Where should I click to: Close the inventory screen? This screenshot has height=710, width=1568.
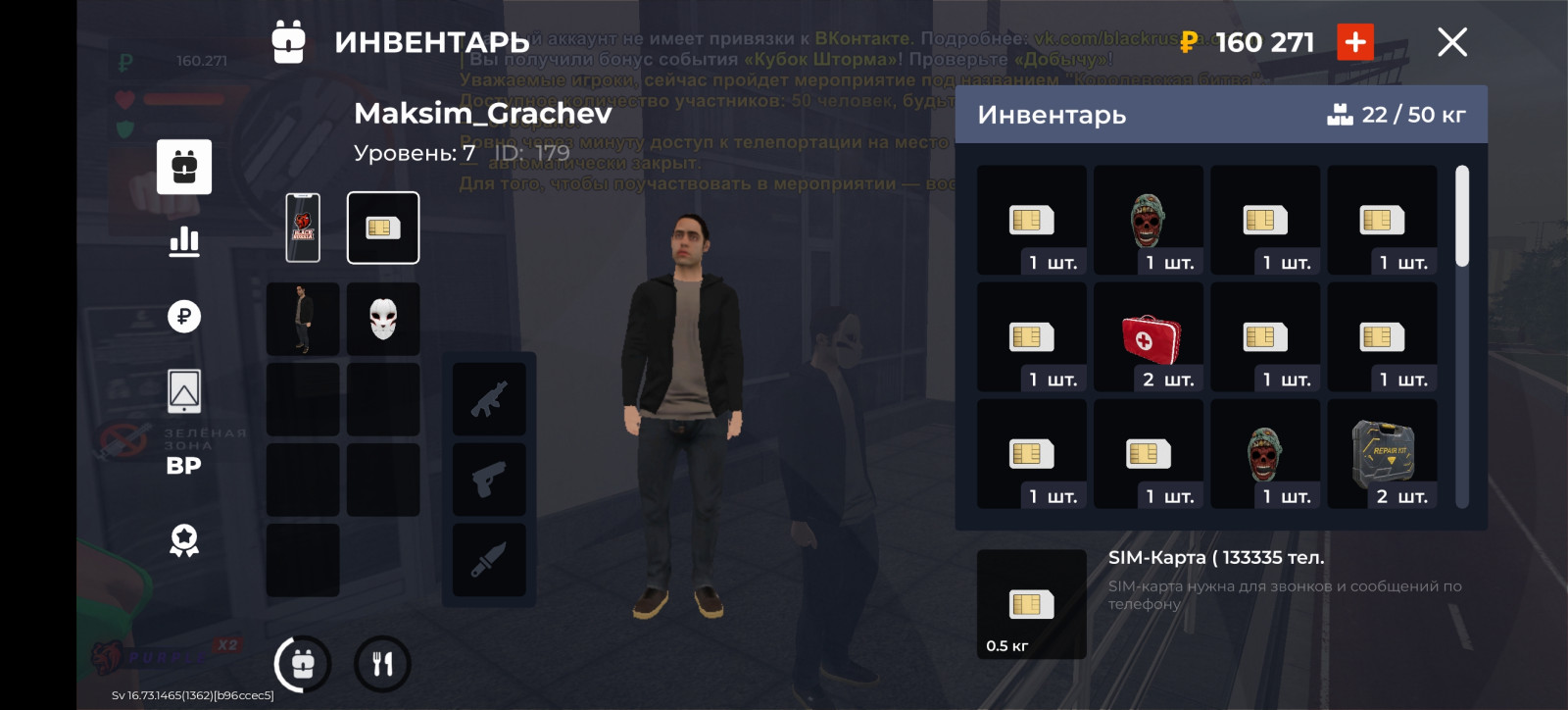point(1451,42)
